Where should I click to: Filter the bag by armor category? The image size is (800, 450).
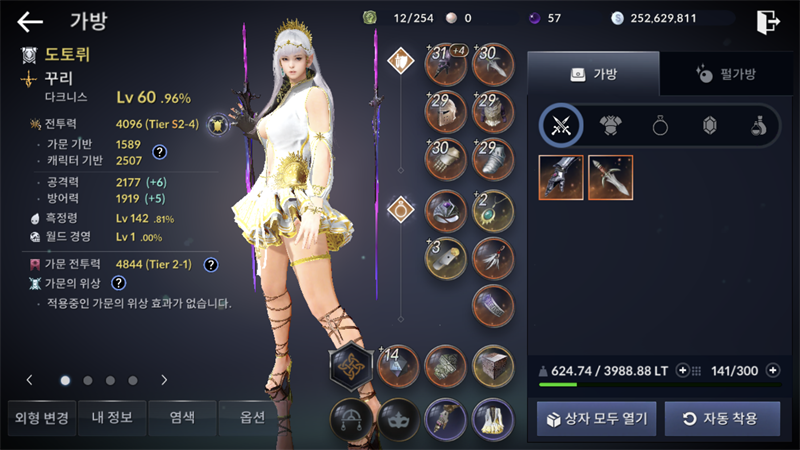(x=611, y=126)
